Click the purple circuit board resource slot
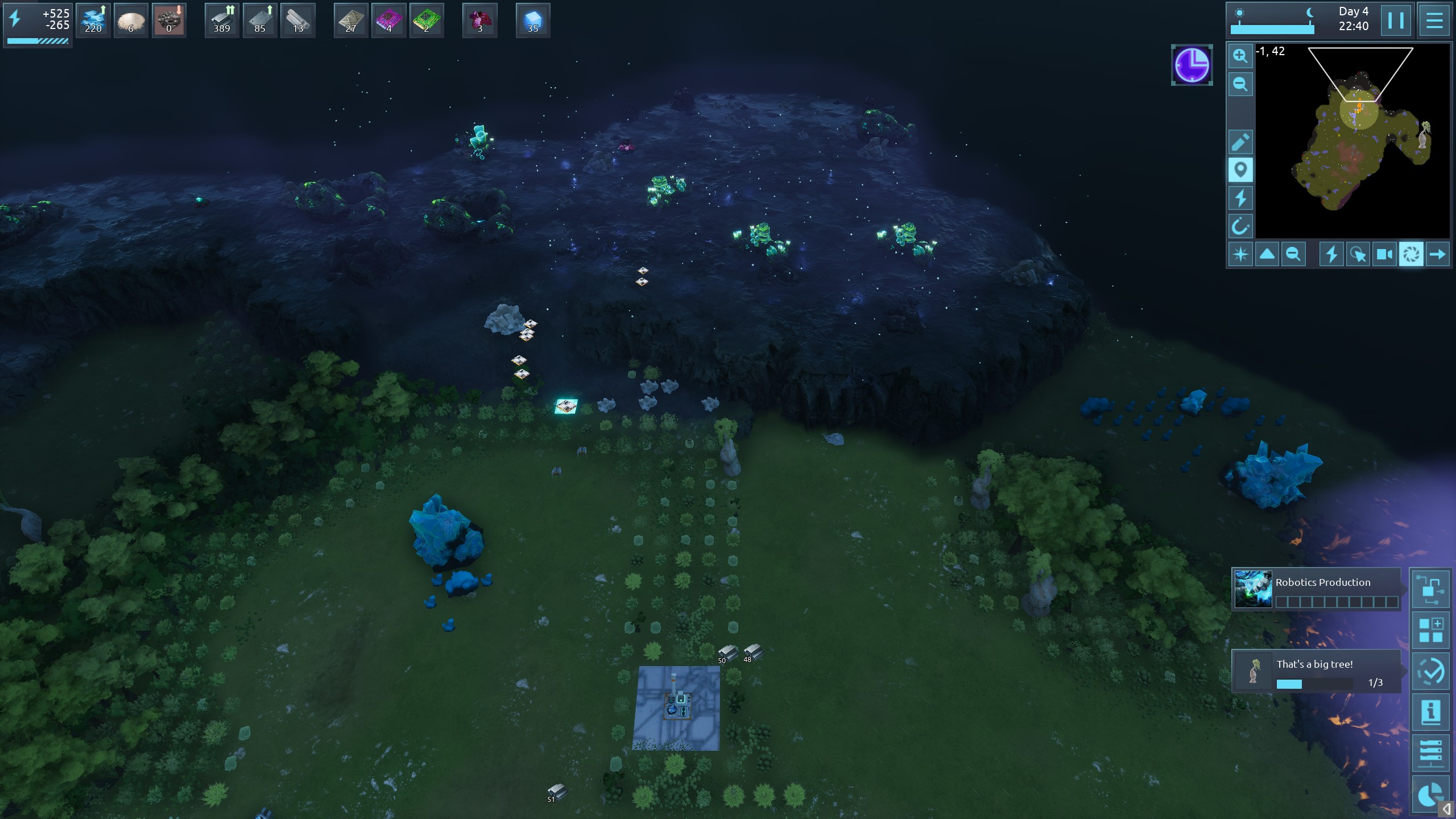 tap(389, 20)
